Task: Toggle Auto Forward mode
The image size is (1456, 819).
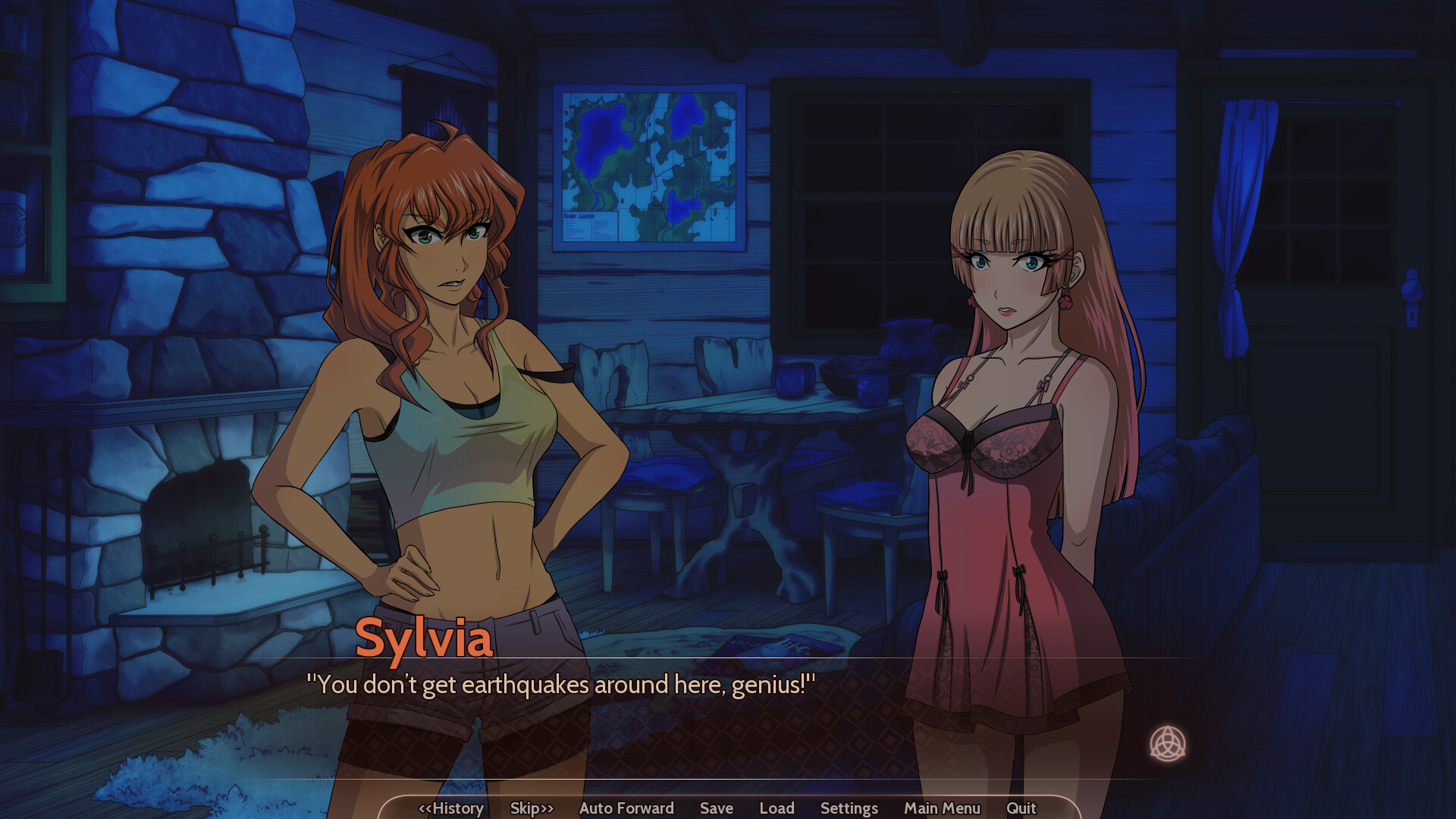Action: coord(626,808)
